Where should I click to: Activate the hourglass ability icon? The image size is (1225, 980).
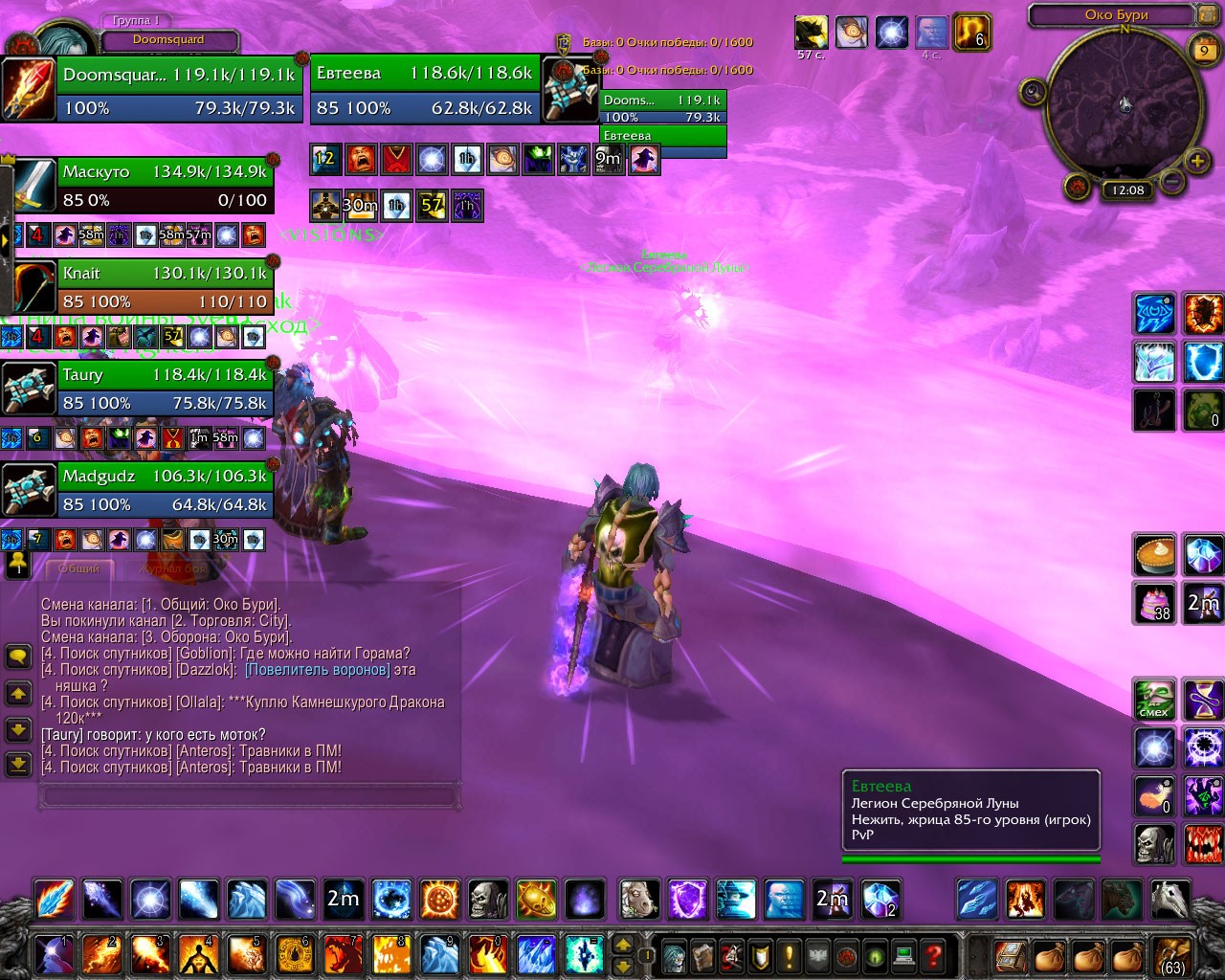pyautogui.click(x=1203, y=699)
